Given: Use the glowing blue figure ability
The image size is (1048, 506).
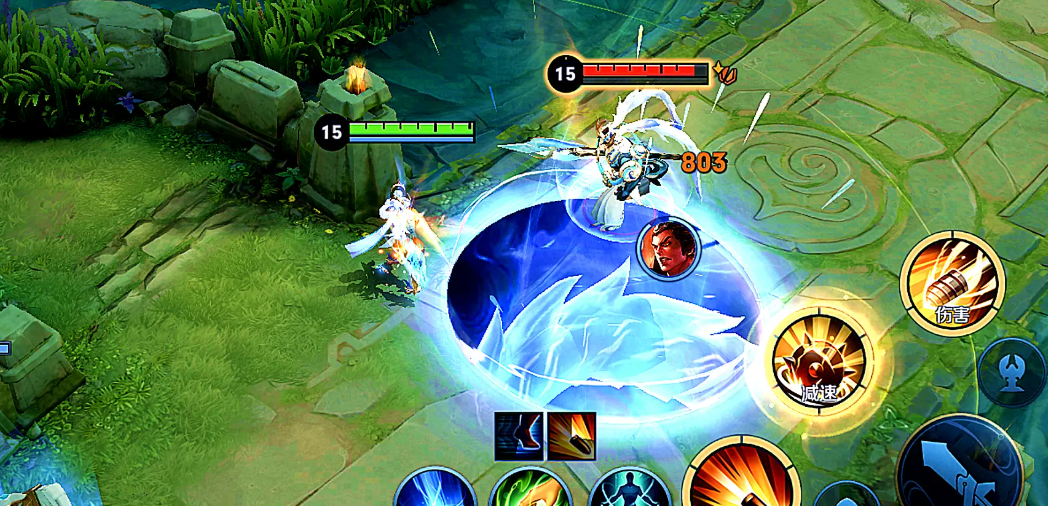Looking at the screenshot, I should tap(628, 489).
